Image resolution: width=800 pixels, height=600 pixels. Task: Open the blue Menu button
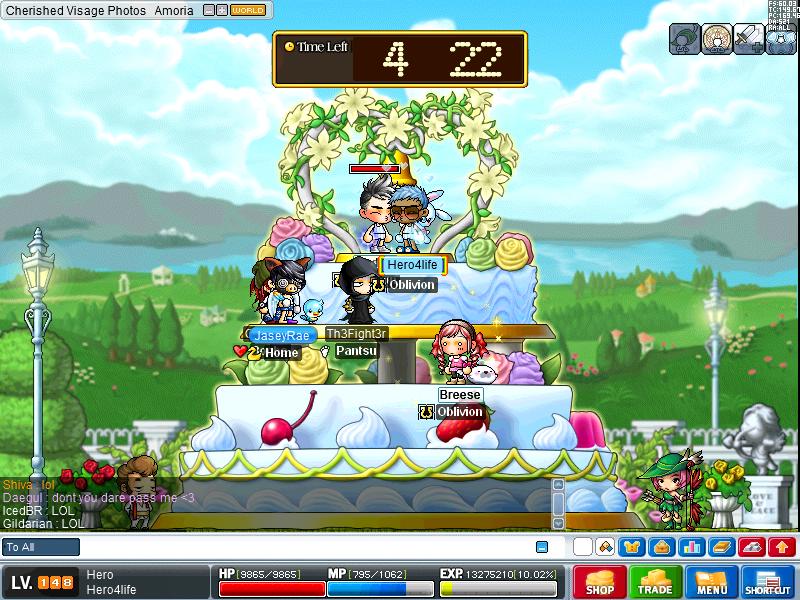[x=712, y=583]
